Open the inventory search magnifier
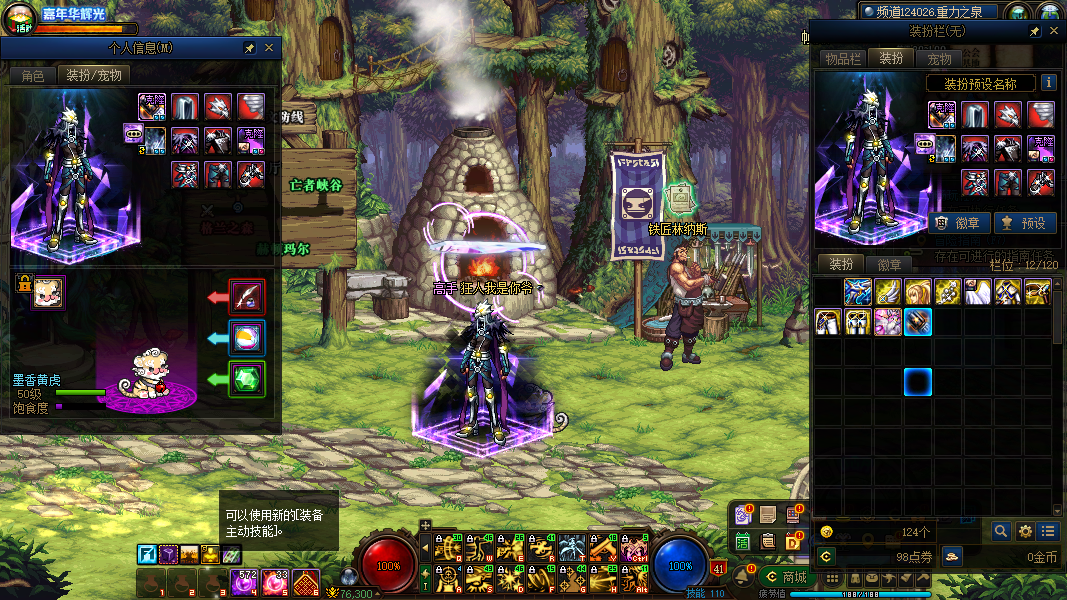Viewport: 1067px width, 600px height. pos(1000,531)
